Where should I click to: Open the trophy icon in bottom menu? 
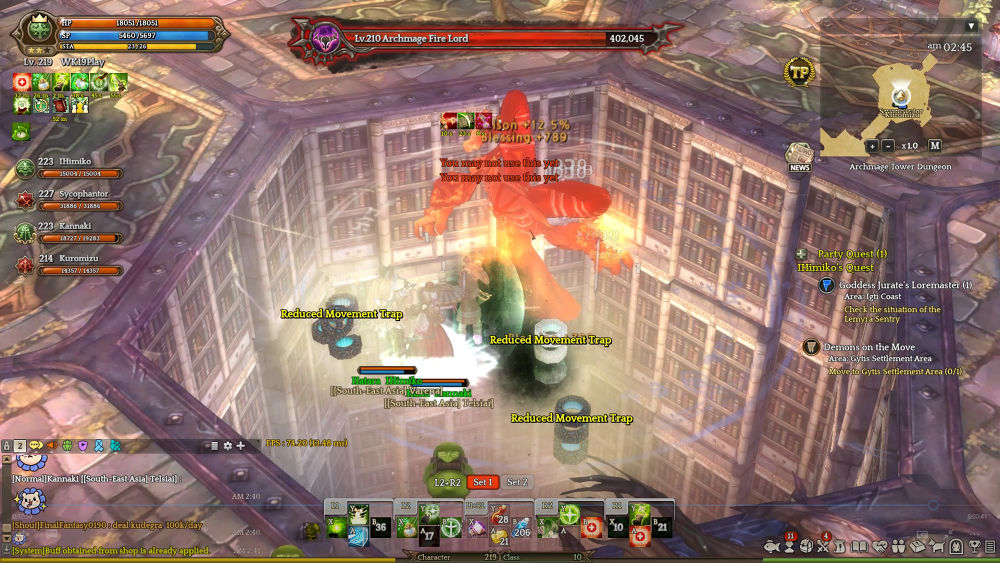[x=974, y=546]
